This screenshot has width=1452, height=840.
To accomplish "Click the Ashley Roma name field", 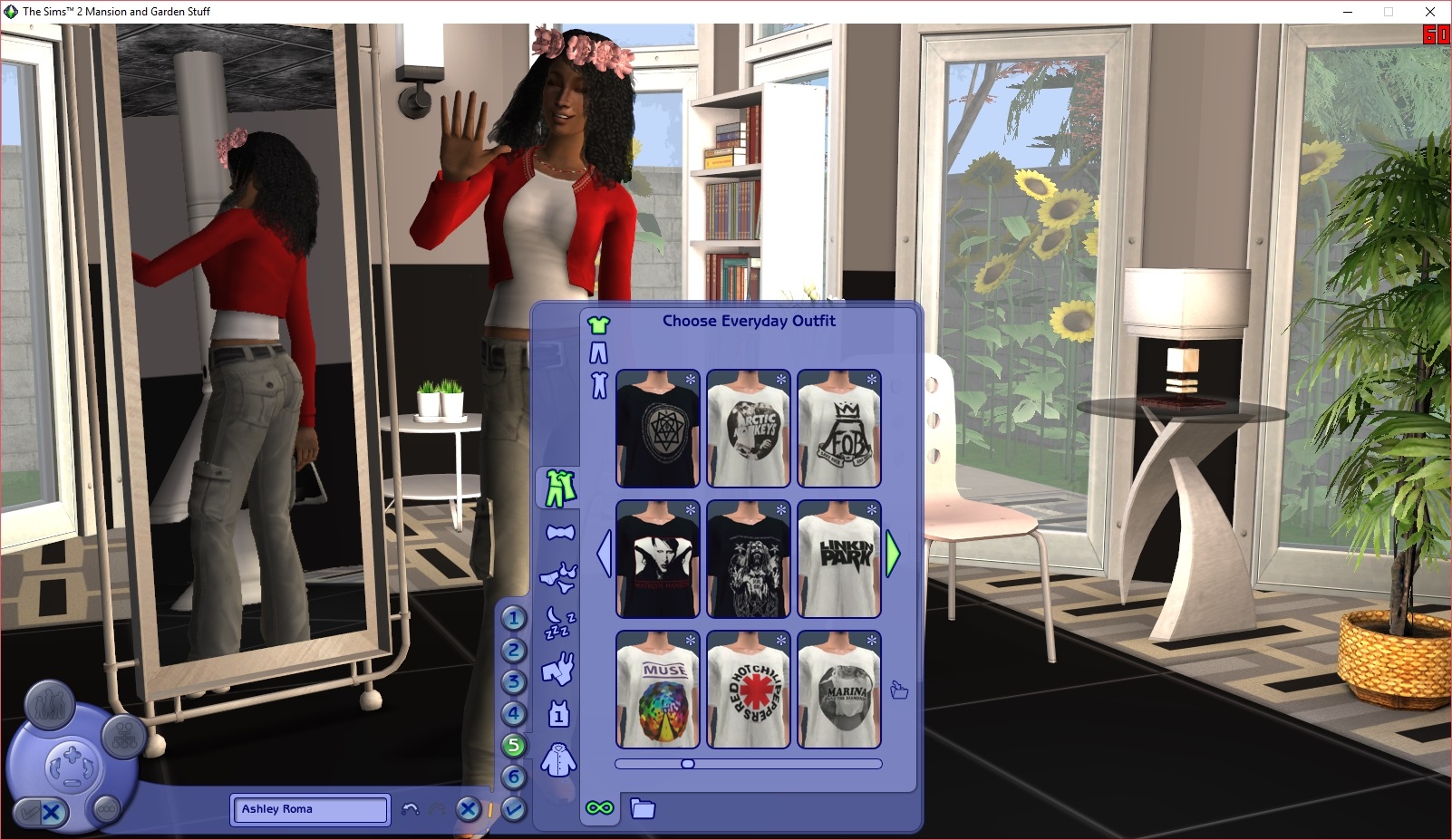I will [309, 810].
